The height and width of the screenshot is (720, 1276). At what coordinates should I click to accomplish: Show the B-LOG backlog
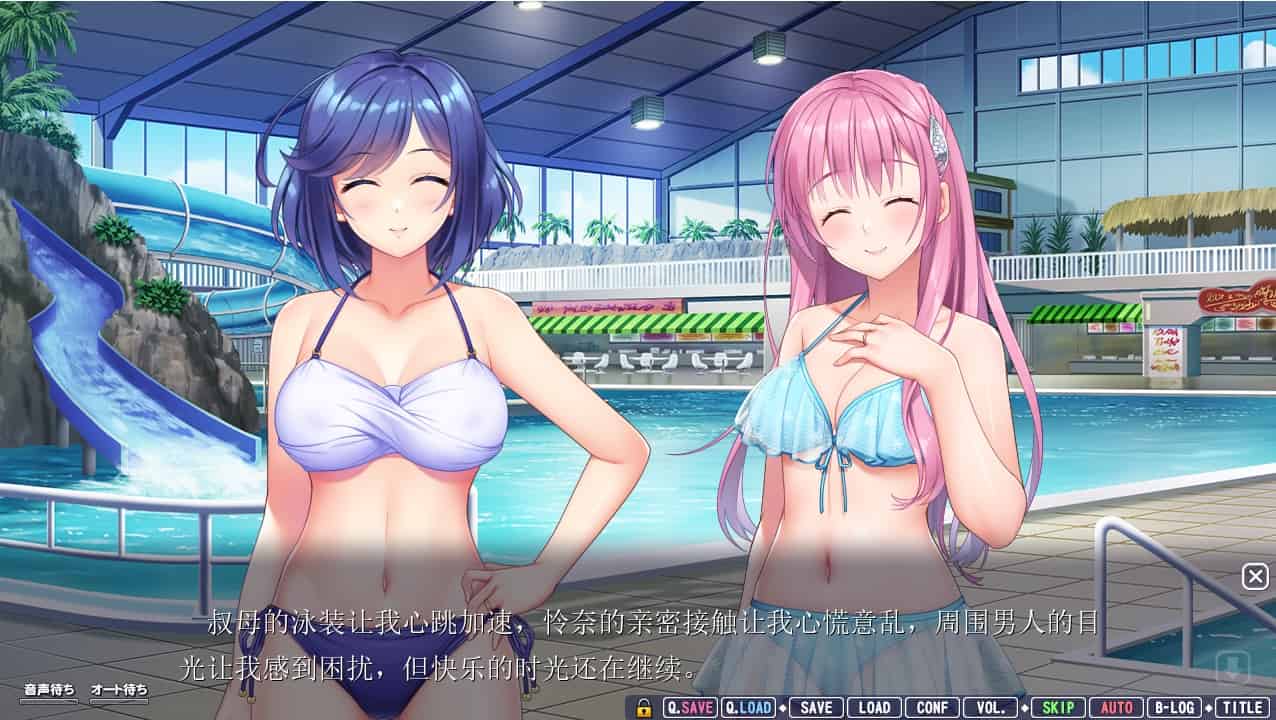pos(1174,707)
